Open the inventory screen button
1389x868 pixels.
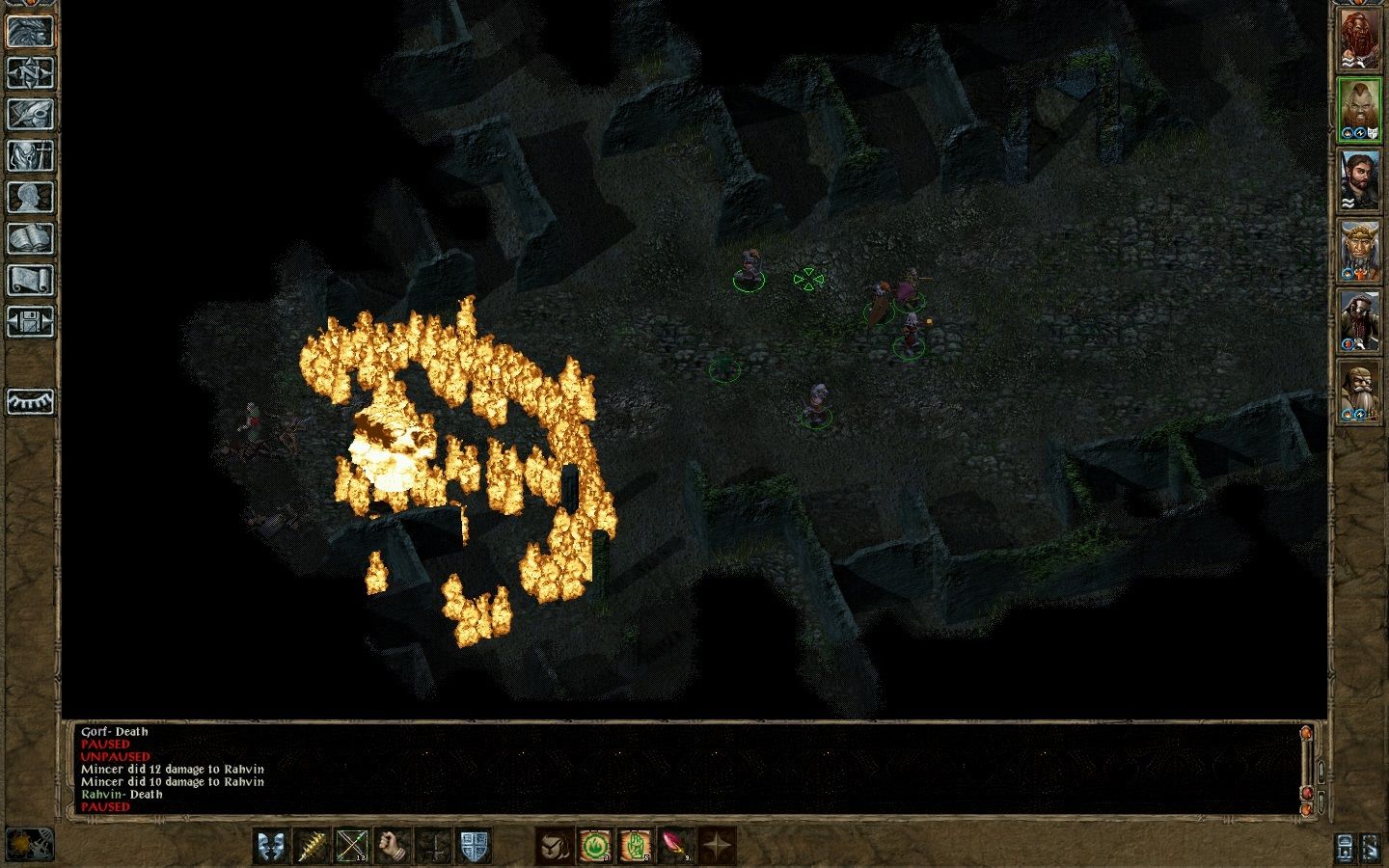pyautogui.click(x=30, y=156)
